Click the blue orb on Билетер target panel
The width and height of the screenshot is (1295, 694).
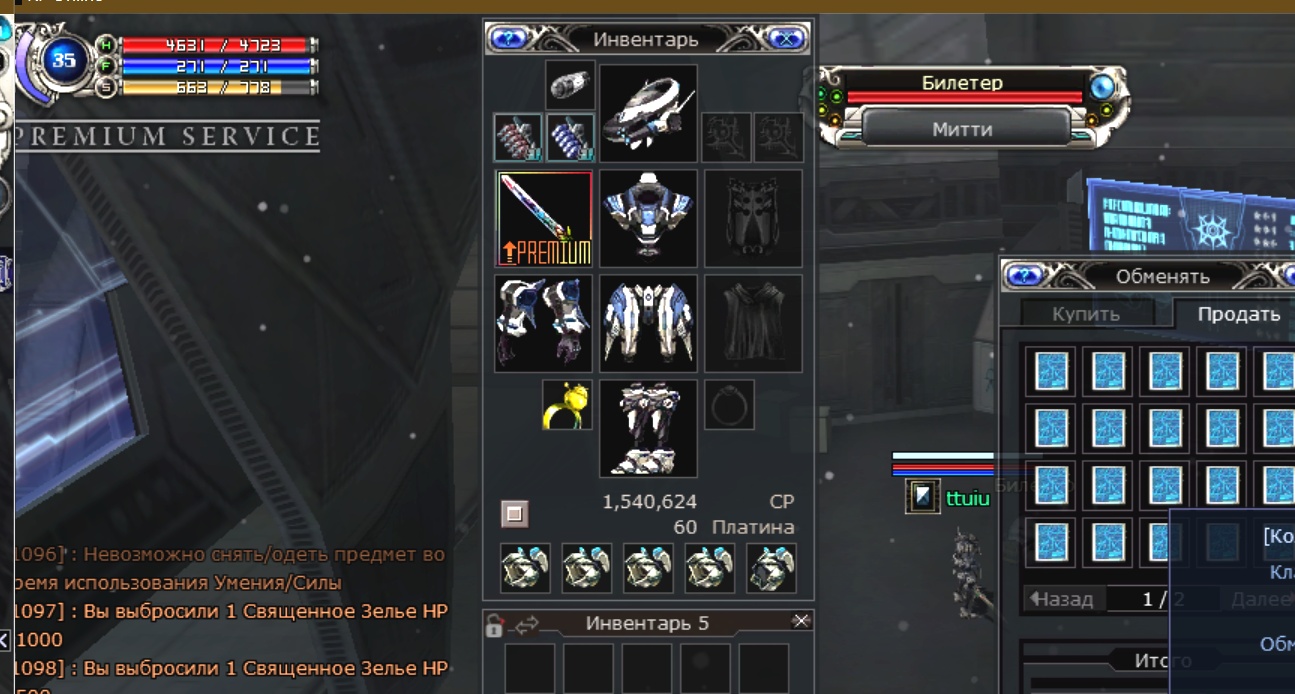[x=1102, y=86]
